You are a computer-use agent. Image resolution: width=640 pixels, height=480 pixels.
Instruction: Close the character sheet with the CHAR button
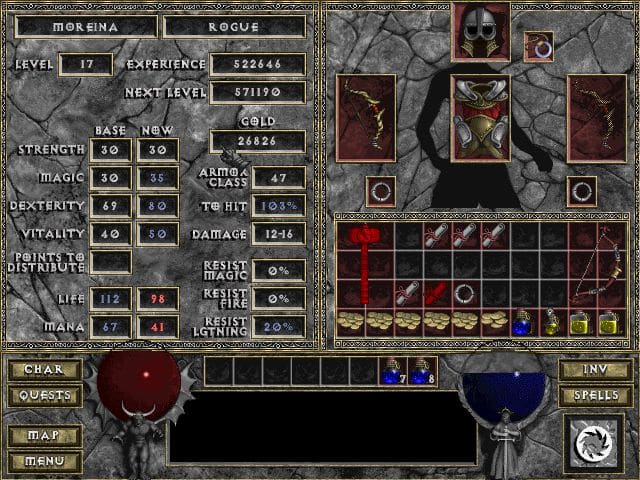(x=44, y=370)
